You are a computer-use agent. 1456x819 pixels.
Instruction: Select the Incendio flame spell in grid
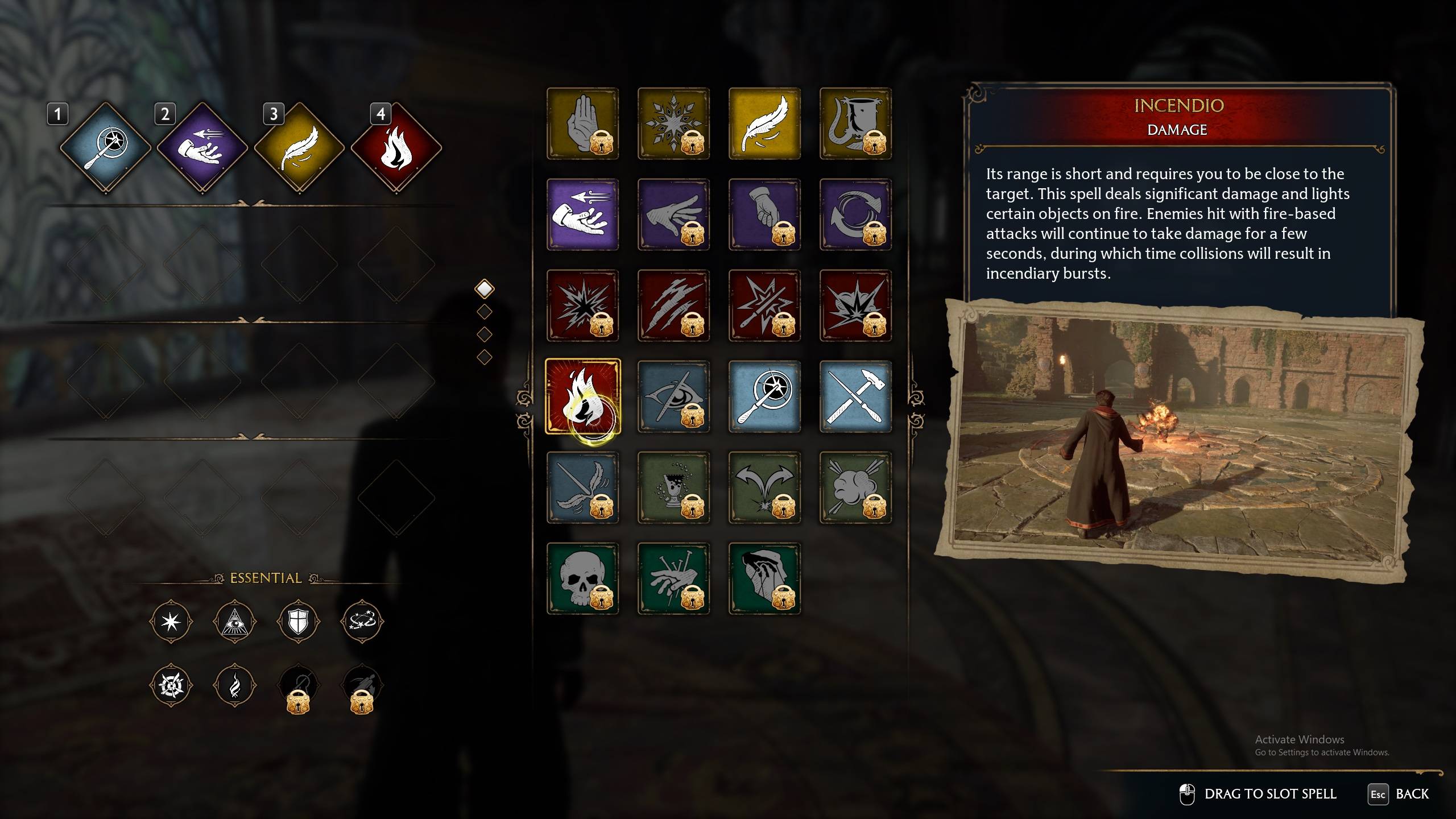point(582,396)
